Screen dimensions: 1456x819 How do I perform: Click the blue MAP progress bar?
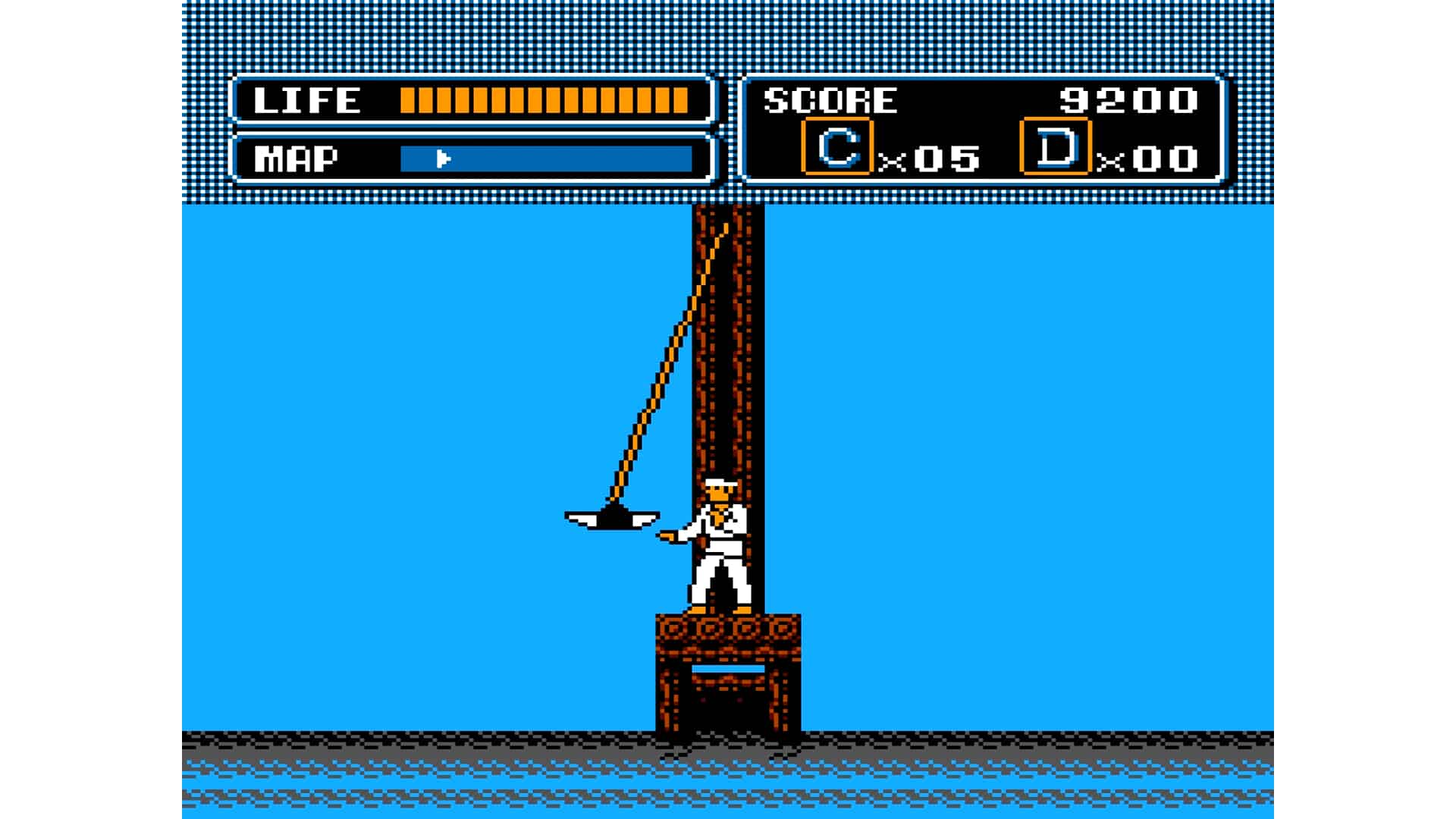546,159
